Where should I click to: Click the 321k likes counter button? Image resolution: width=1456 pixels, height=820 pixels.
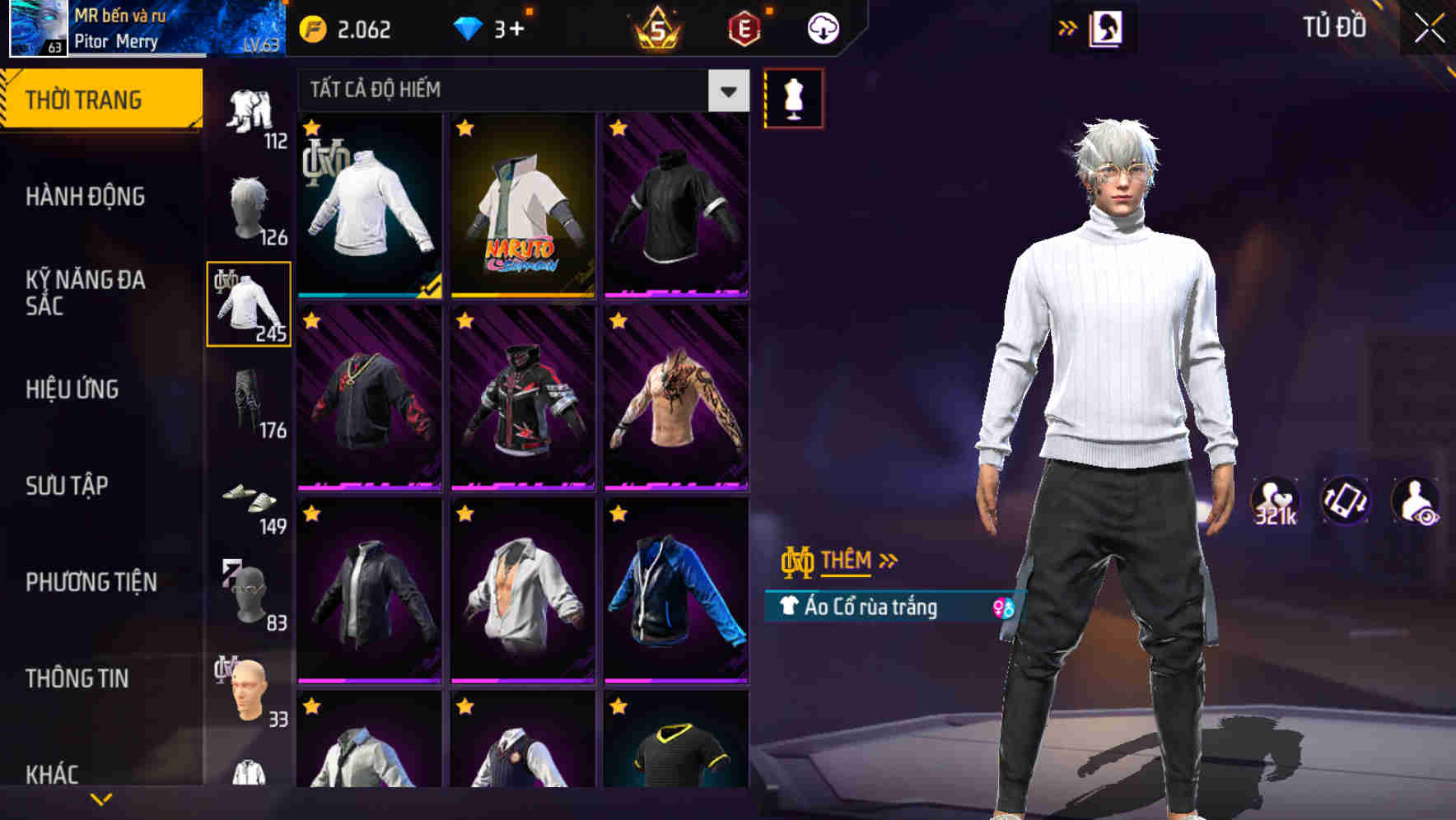click(1272, 500)
